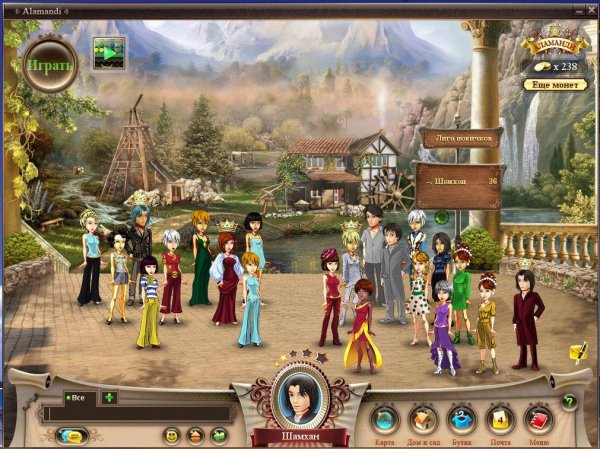Viewport: 600px width, 449px height.
Task: Start playing with the round Играть button
Action: 49,65
